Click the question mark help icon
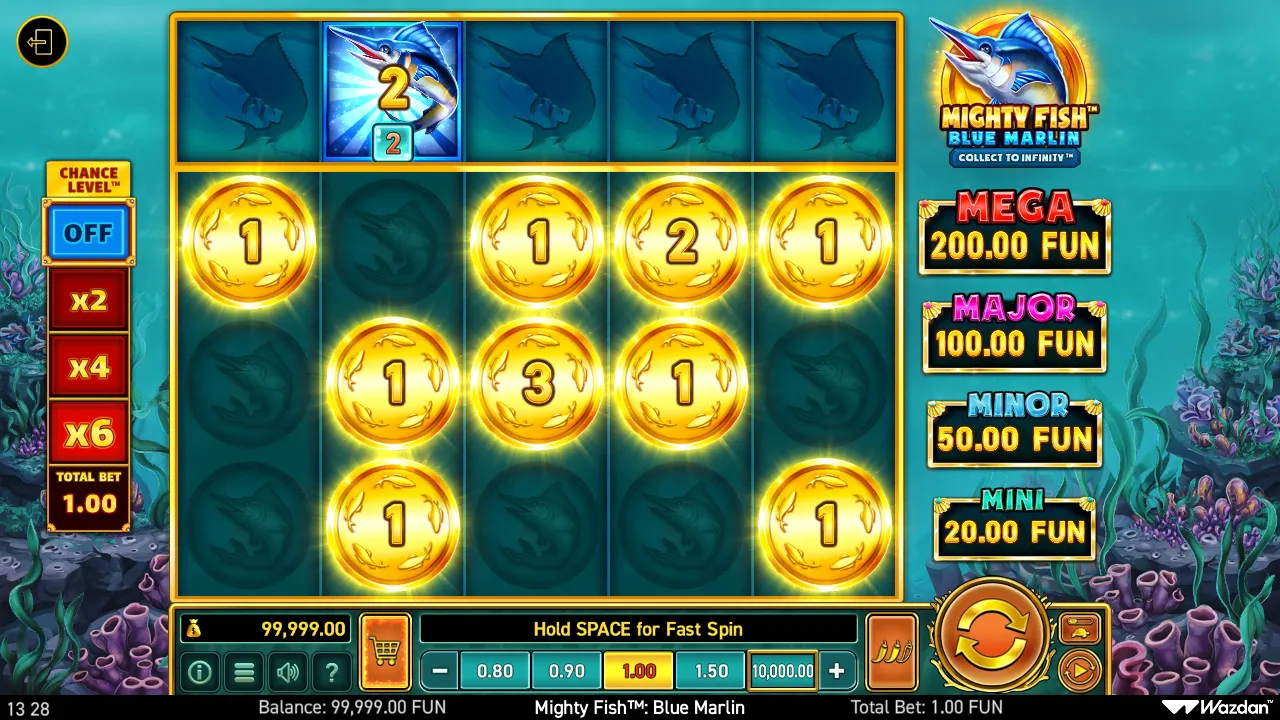The height and width of the screenshot is (720, 1280). (x=331, y=672)
